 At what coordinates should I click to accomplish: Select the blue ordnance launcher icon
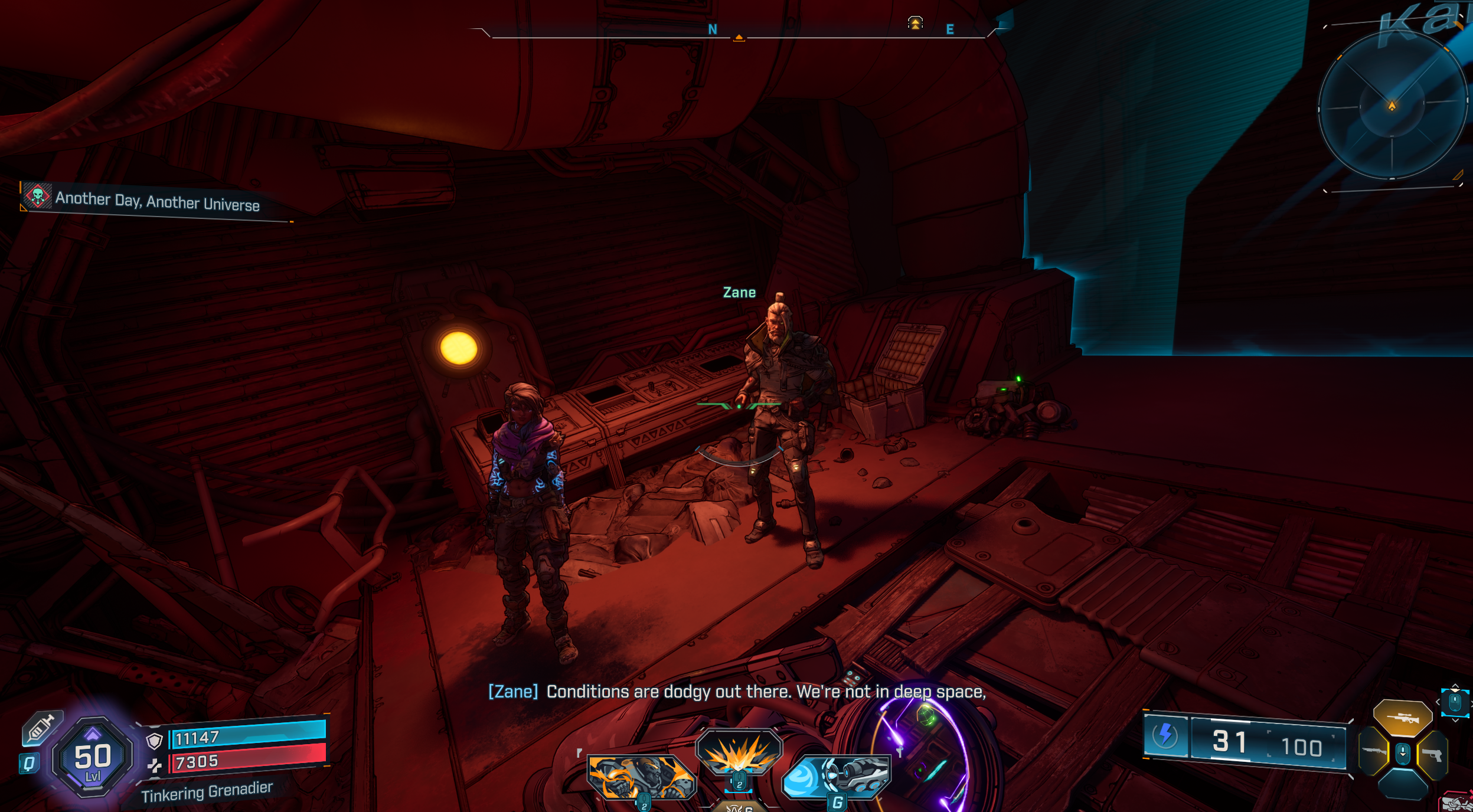coord(837,776)
